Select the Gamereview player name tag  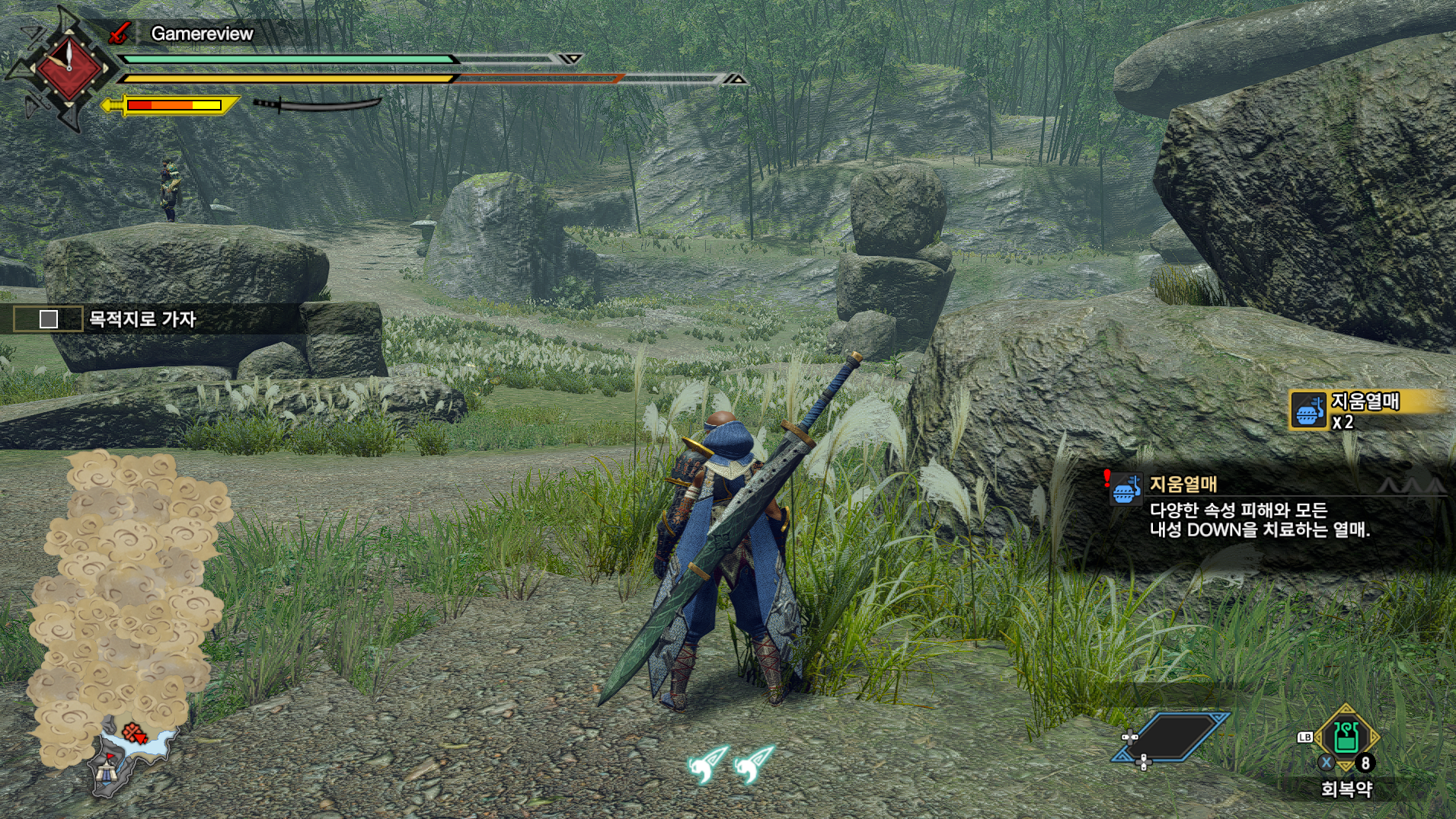coord(202,34)
